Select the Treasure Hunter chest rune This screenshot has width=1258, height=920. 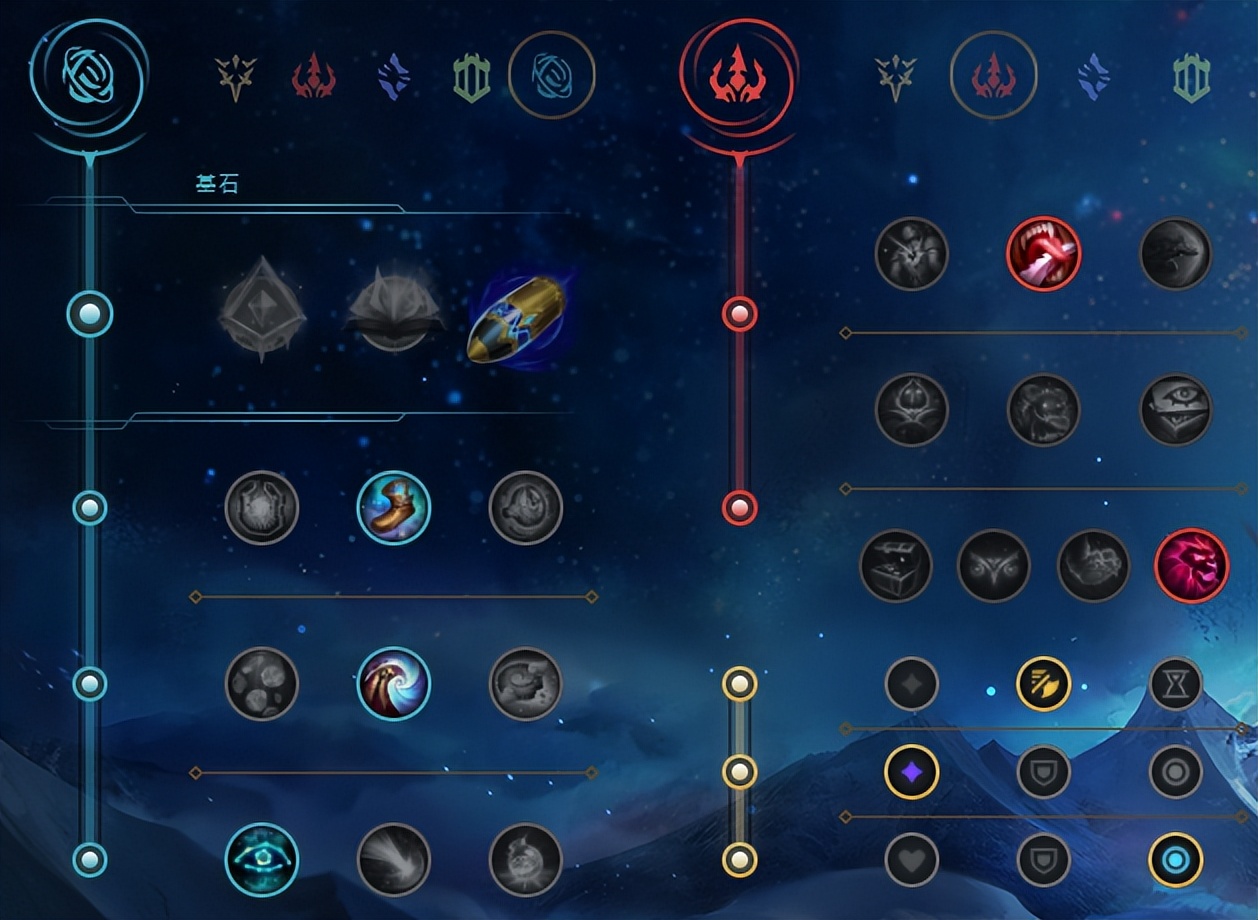[896, 566]
